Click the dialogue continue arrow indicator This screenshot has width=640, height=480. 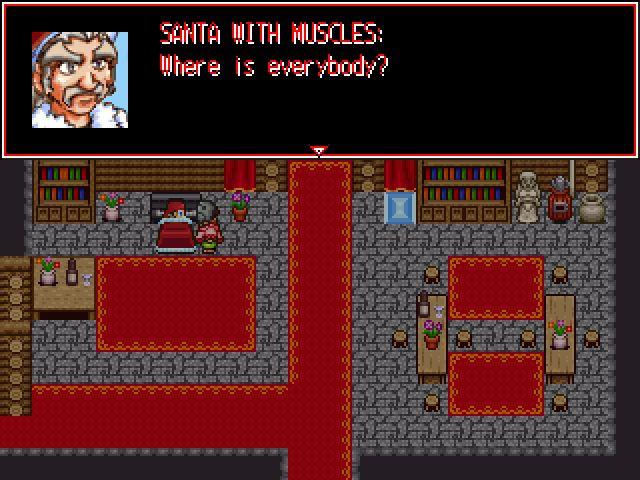tap(319, 152)
